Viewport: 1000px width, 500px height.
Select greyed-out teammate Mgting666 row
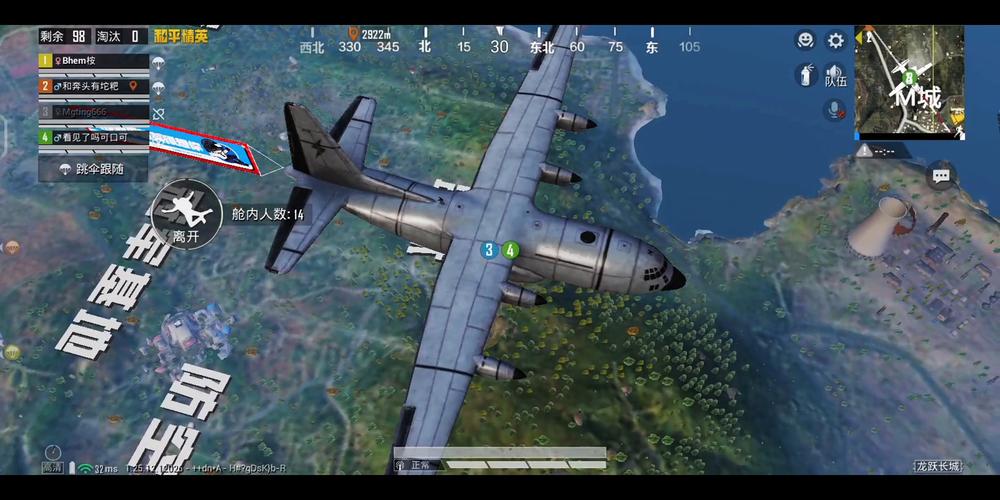coord(93,111)
